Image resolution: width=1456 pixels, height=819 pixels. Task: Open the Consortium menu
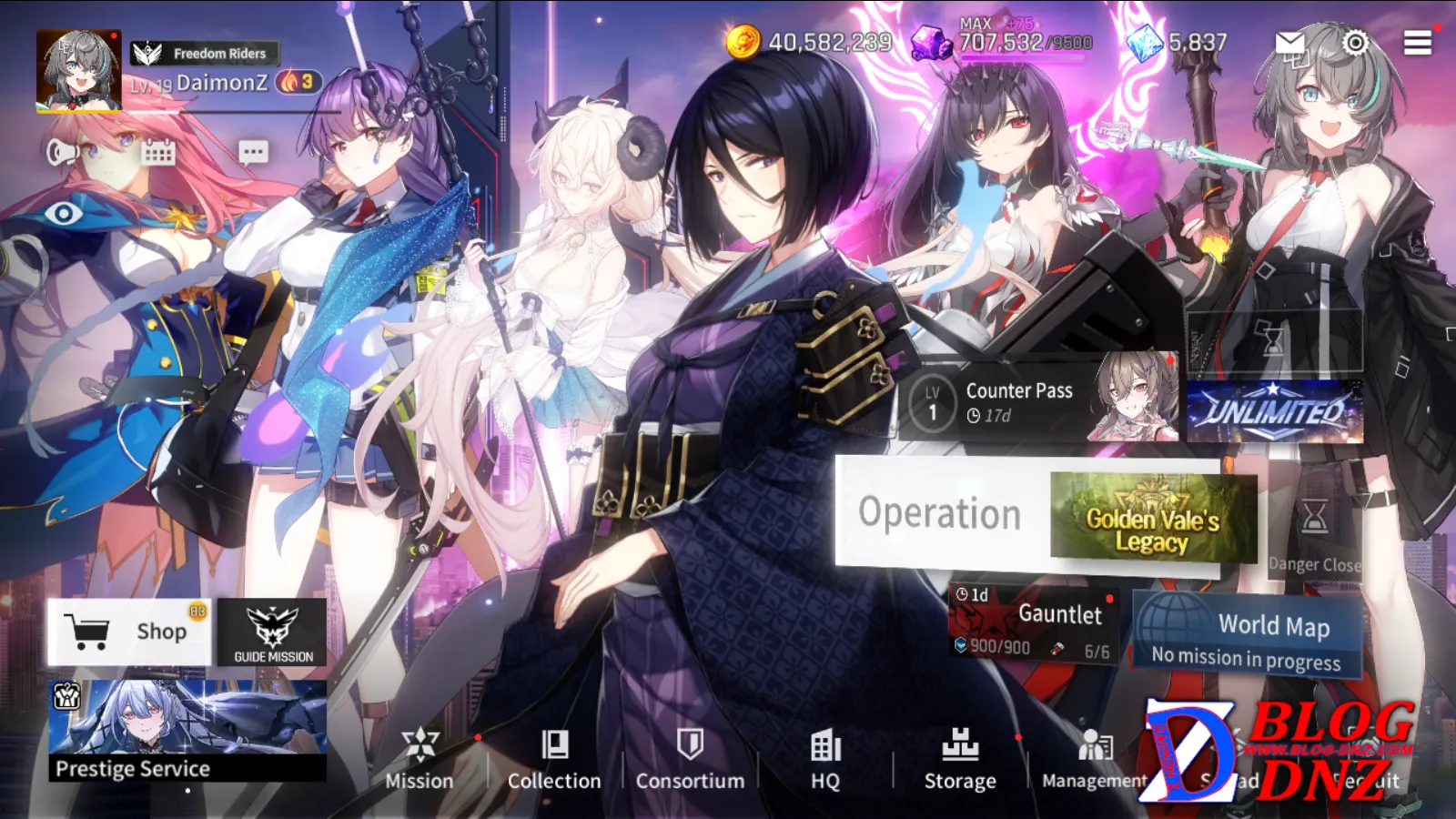690,758
